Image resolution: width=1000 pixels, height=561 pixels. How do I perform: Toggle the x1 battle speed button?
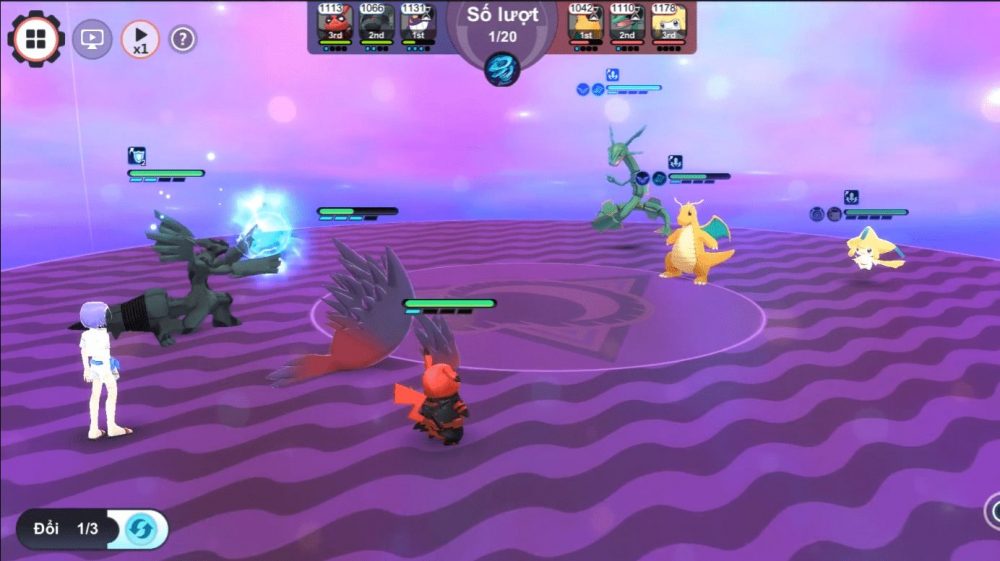click(140, 39)
